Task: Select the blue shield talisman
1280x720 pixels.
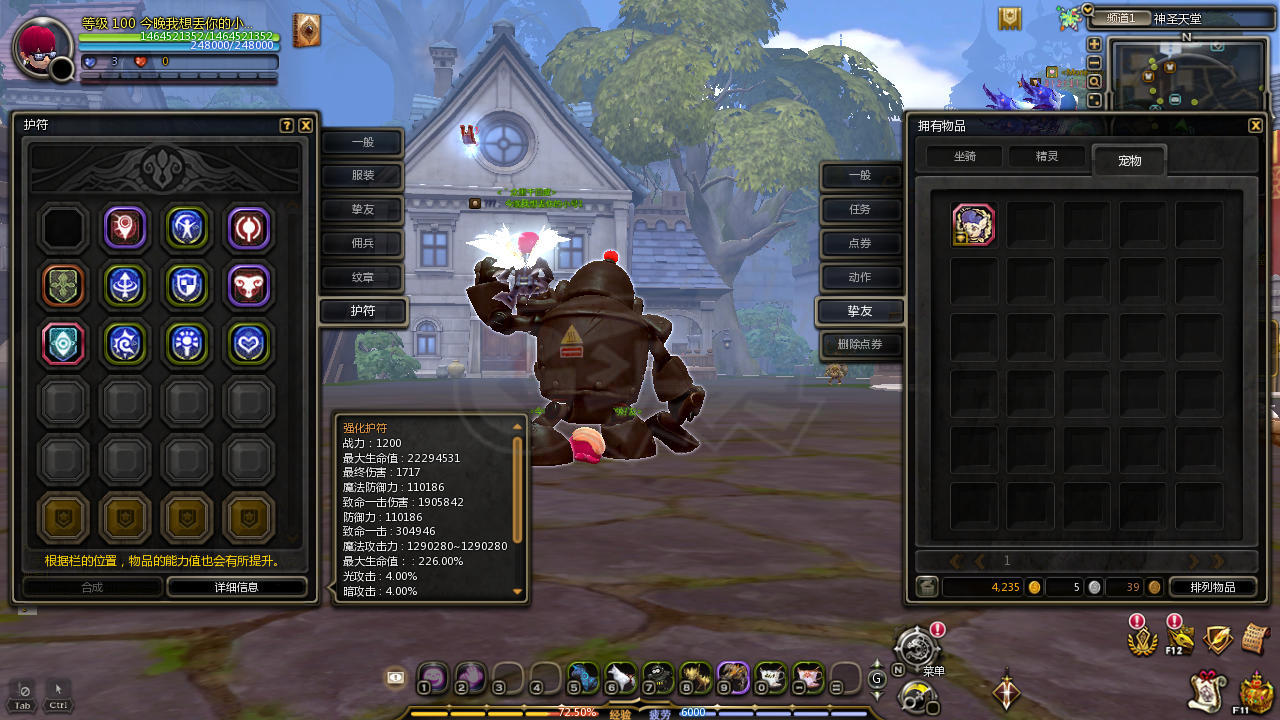Action: tap(187, 285)
